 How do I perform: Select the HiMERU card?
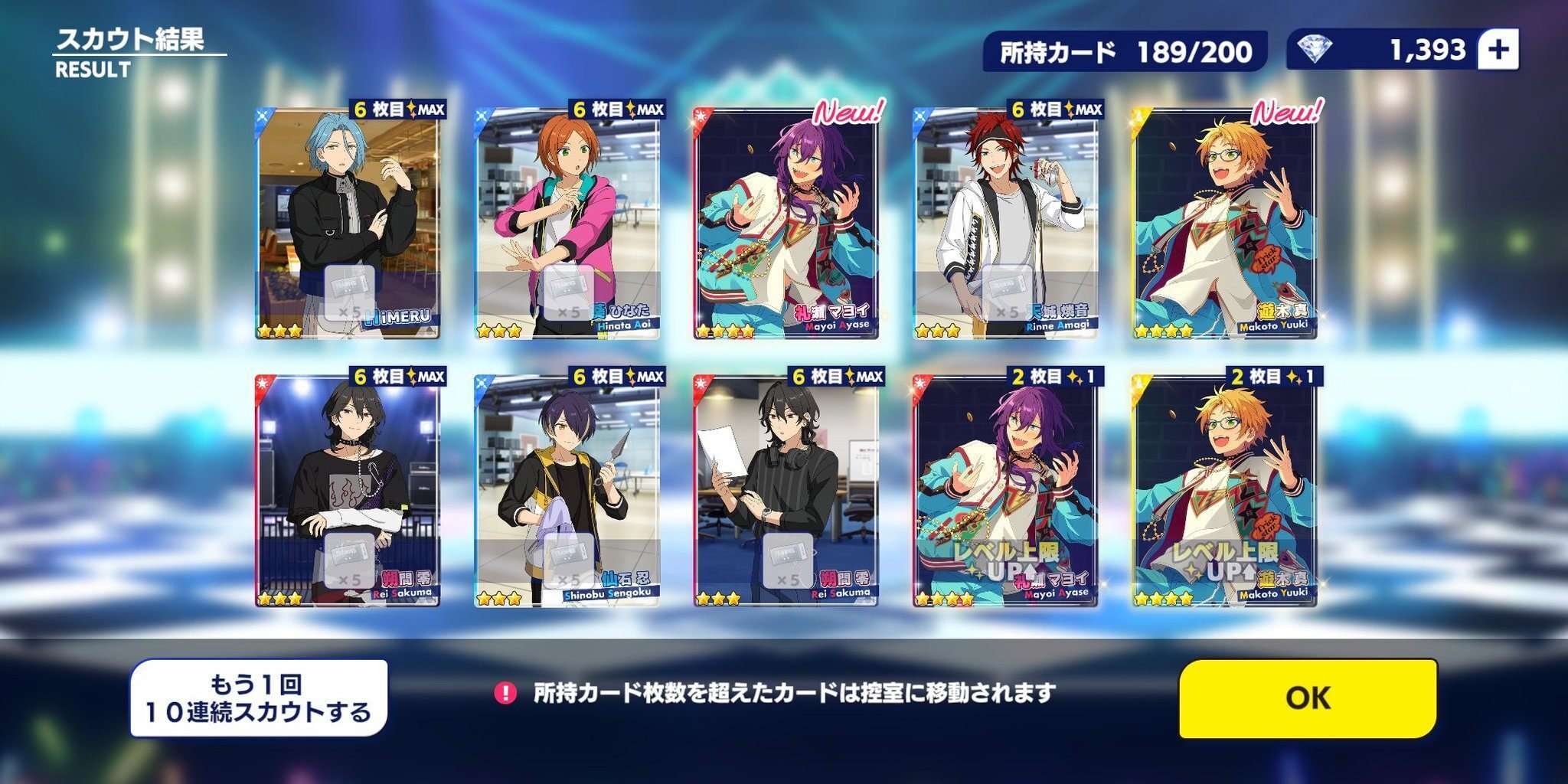[x=348, y=222]
